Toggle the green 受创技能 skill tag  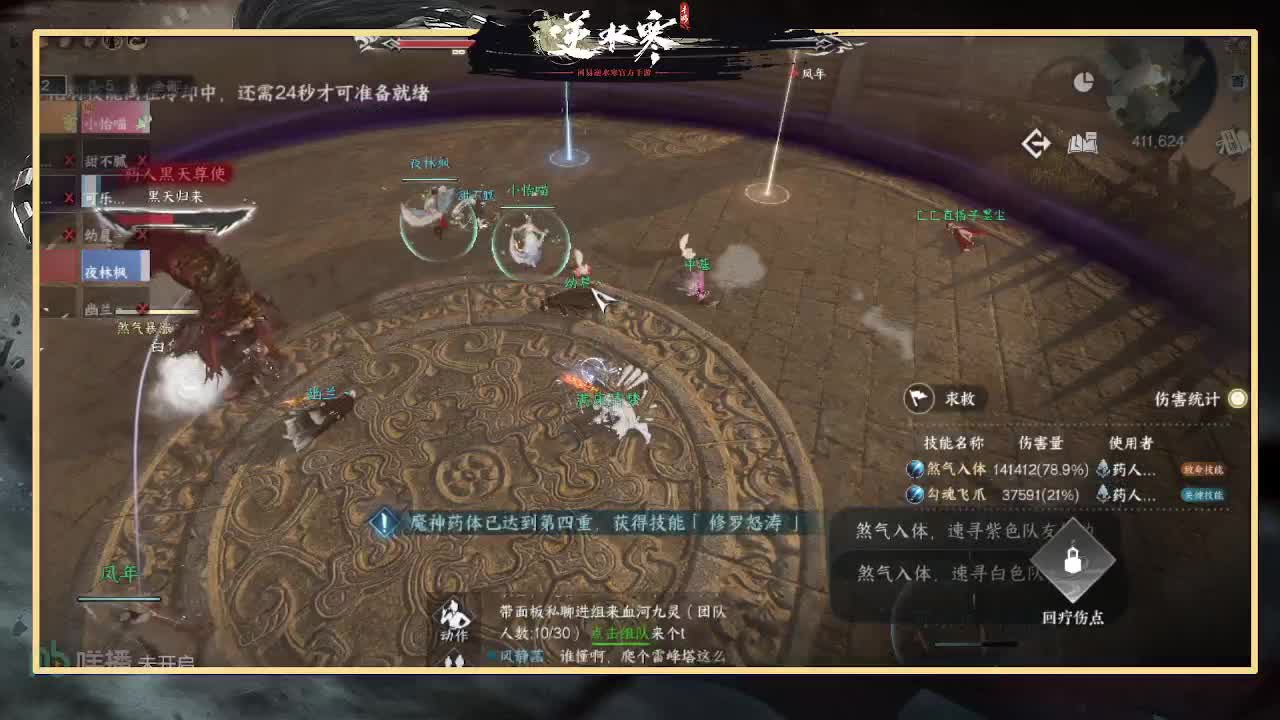tap(1204, 496)
